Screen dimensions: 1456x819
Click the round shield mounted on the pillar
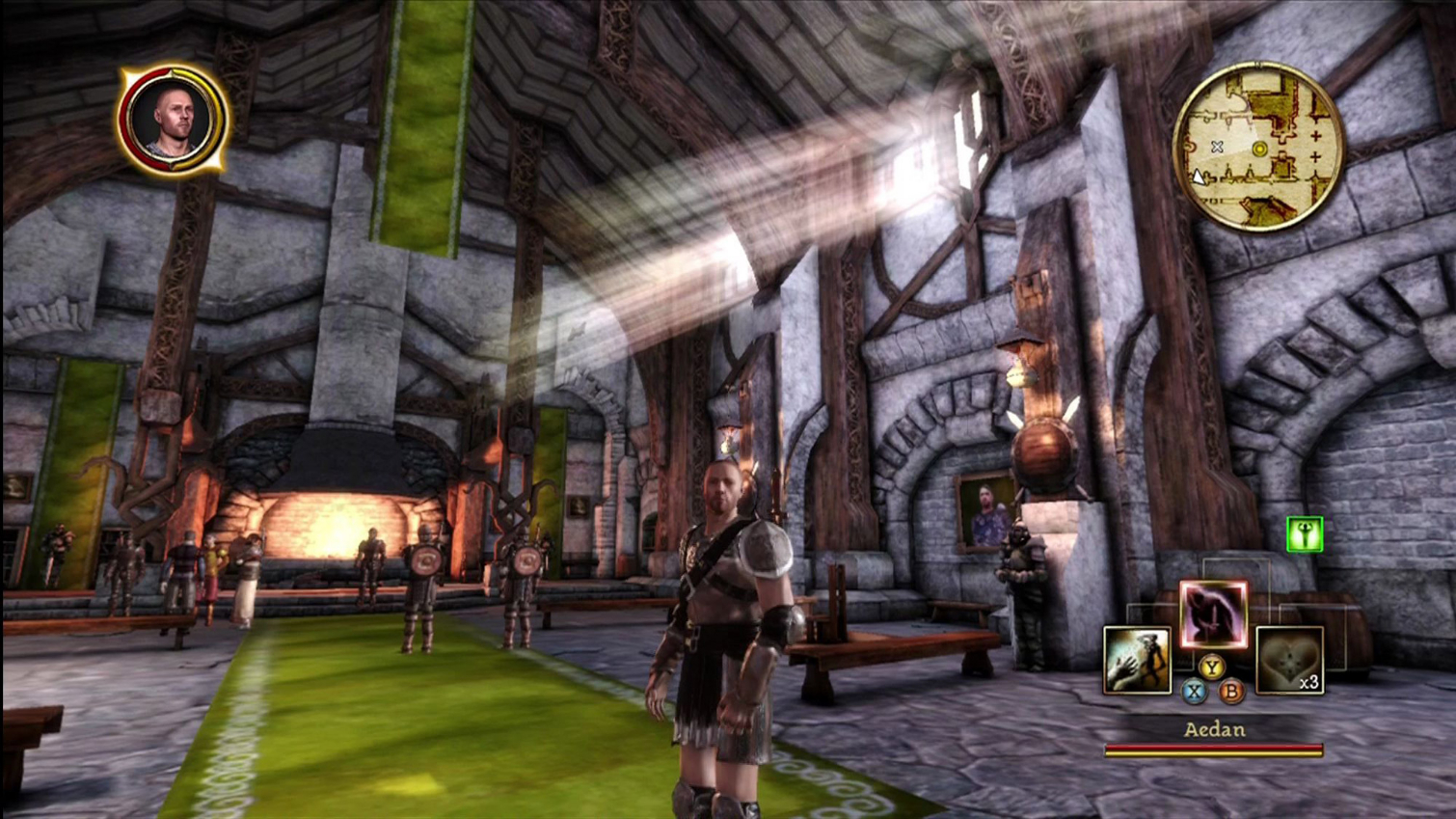tap(1044, 453)
